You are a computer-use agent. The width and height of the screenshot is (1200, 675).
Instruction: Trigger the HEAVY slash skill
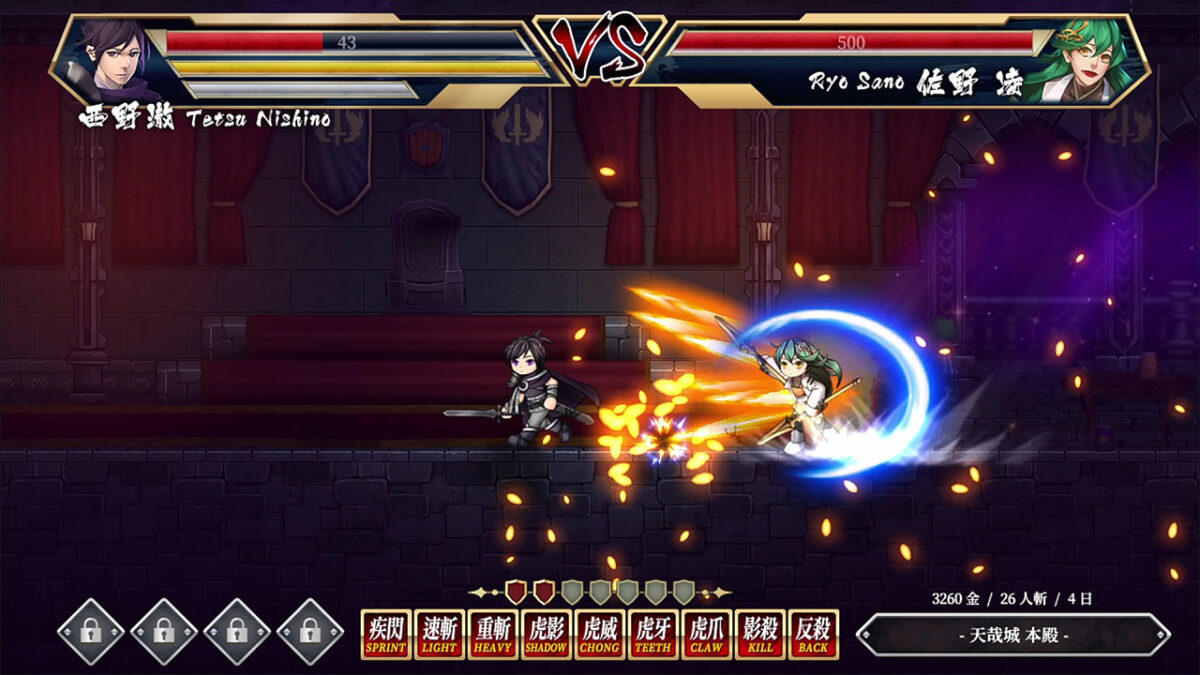click(x=493, y=634)
